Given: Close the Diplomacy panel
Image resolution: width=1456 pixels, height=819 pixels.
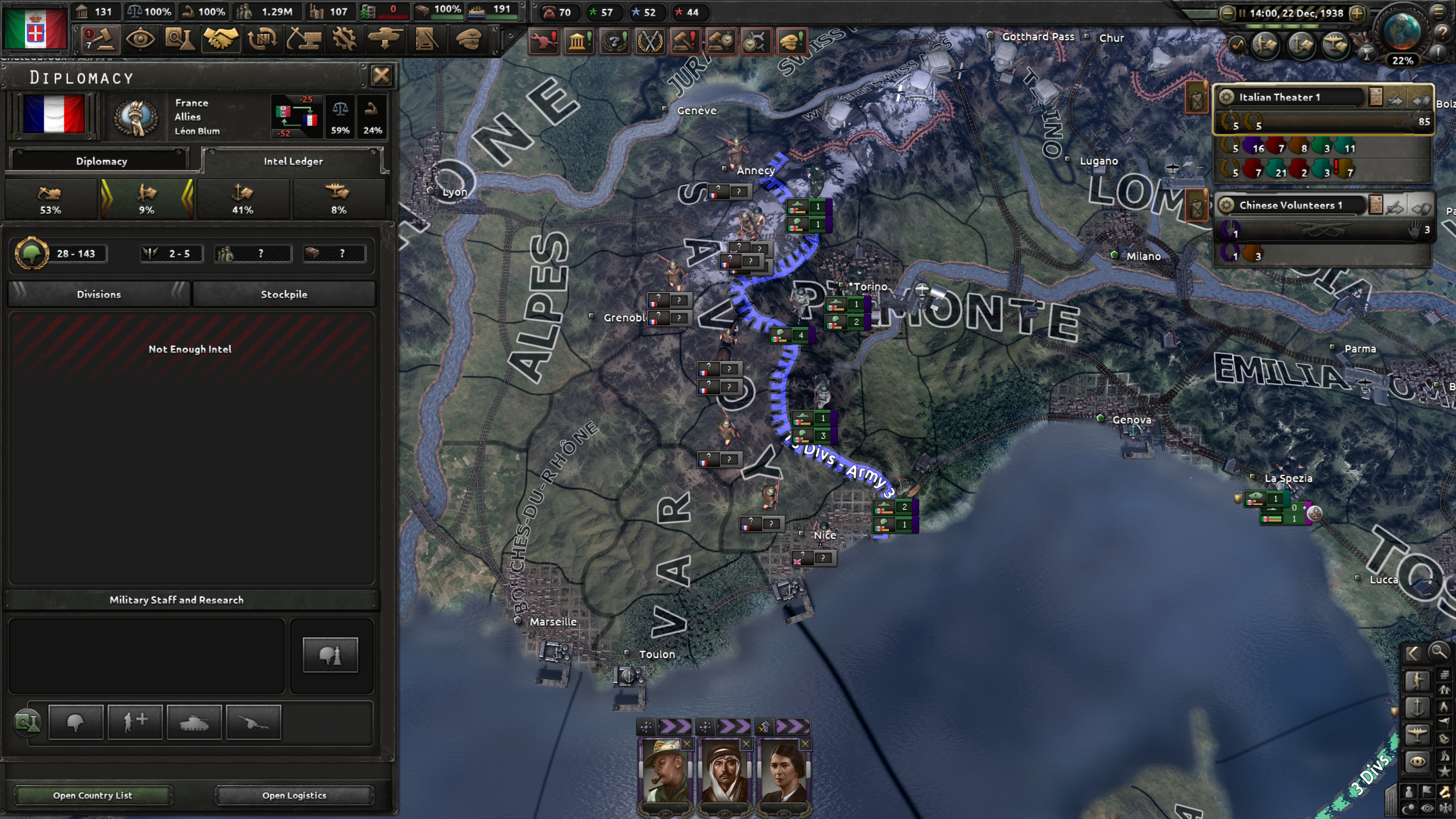Looking at the screenshot, I should [x=381, y=75].
